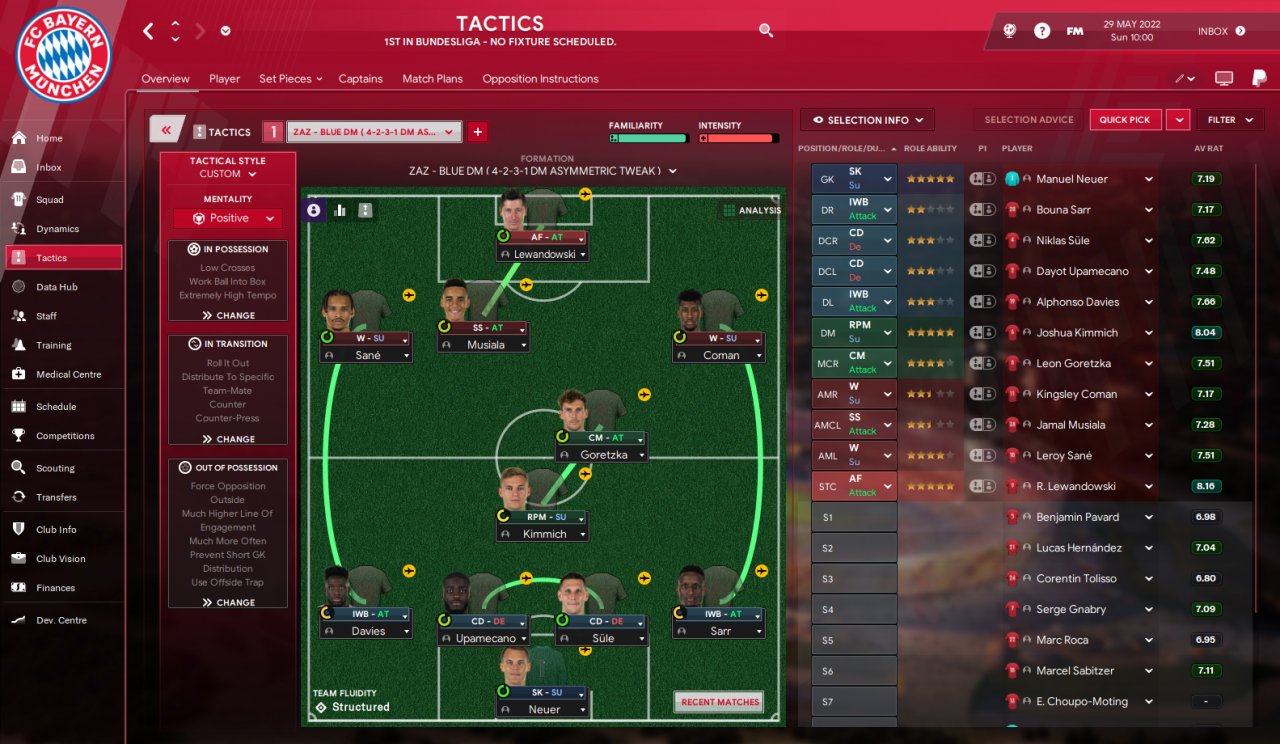
Task: Show Recent Matches on the pitch
Action: click(718, 702)
